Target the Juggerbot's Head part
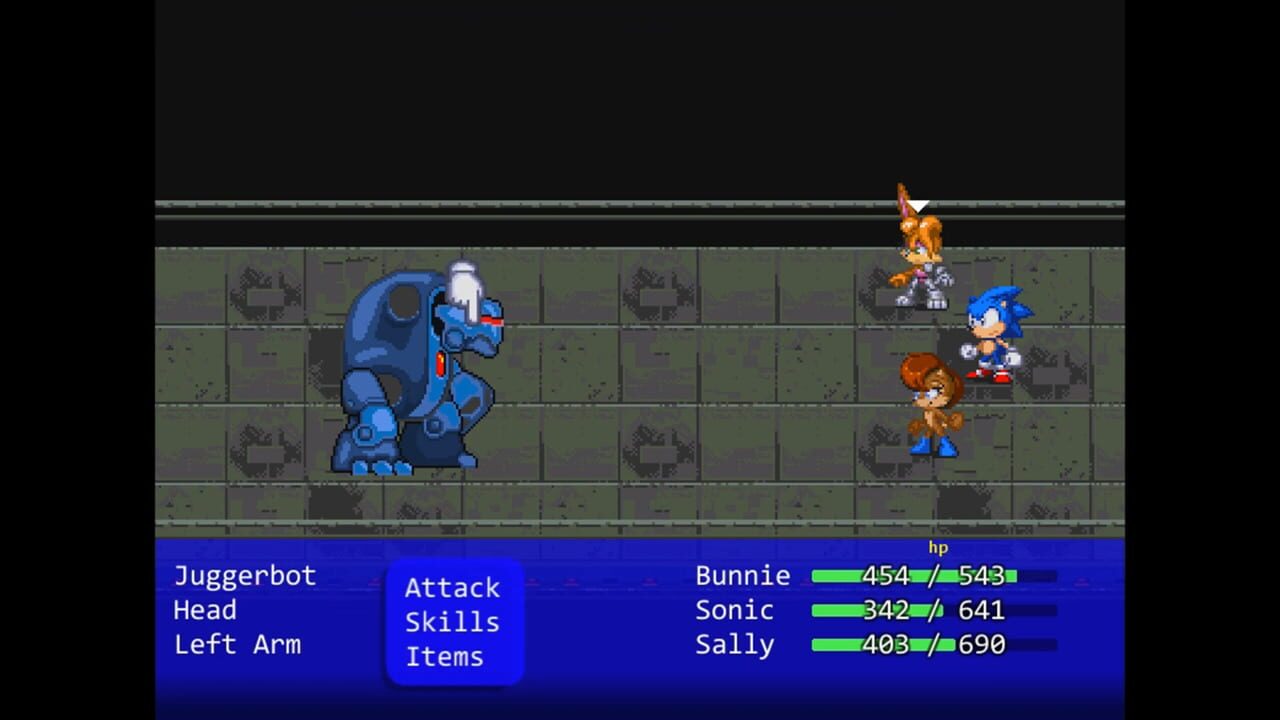The width and height of the screenshot is (1280, 720). click(205, 610)
